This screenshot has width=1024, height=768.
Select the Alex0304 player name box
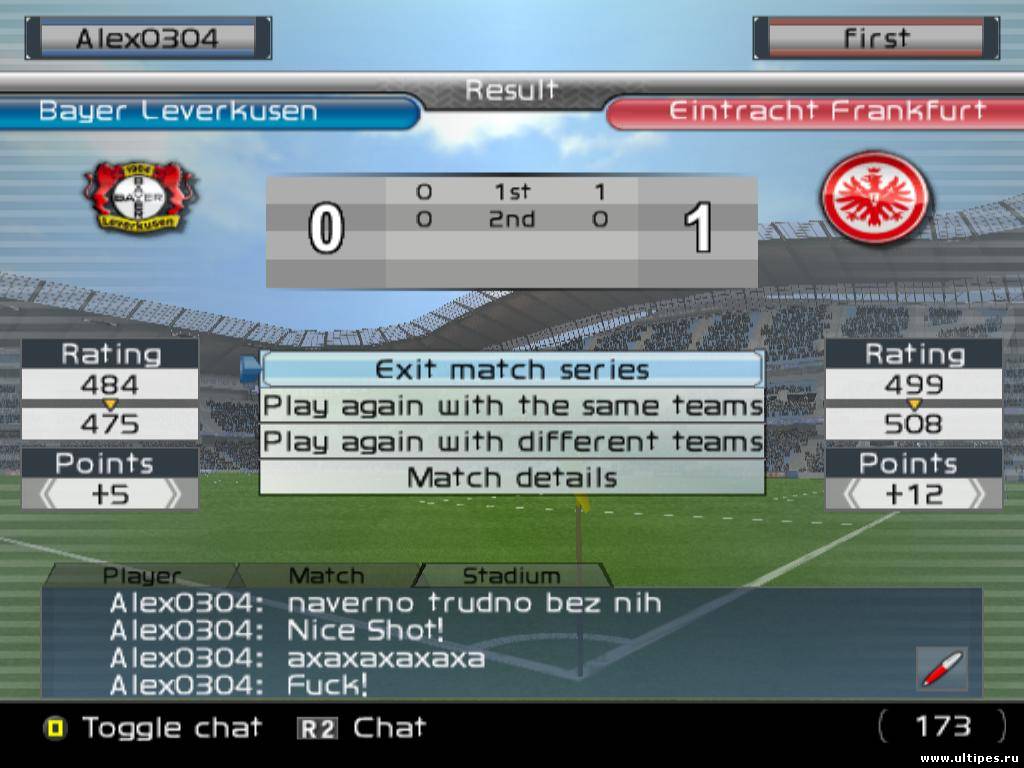[148, 39]
